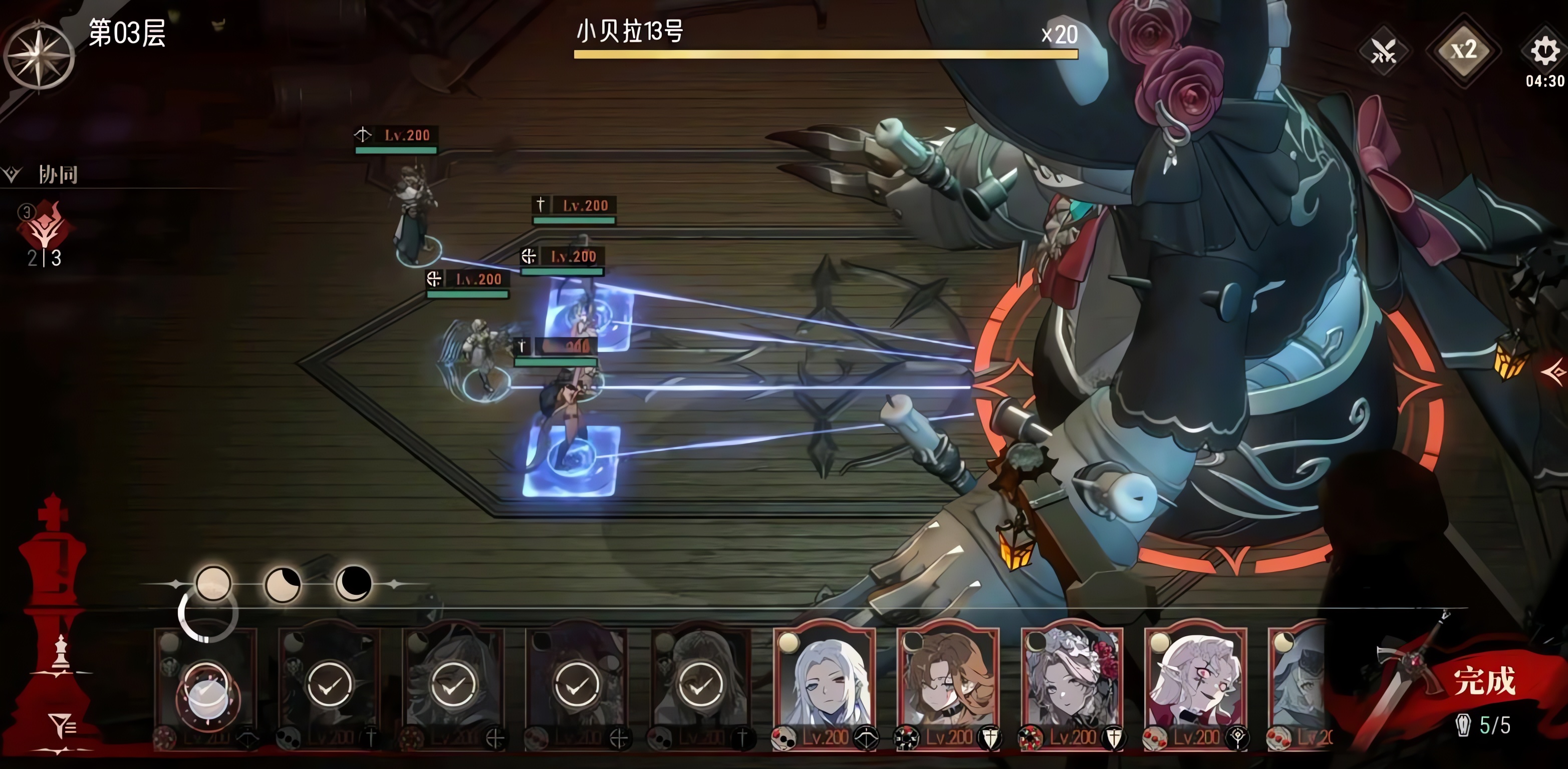Collapse the 协同 synergy panel
The width and height of the screenshot is (1568, 769).
pos(12,175)
